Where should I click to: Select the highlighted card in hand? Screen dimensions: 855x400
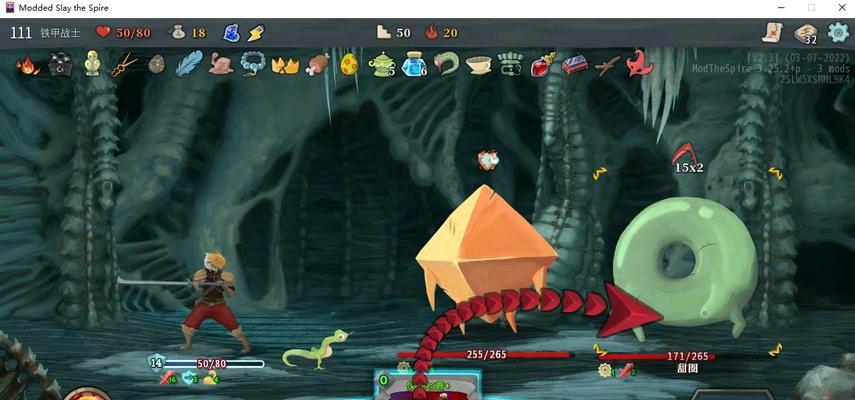tap(427, 385)
